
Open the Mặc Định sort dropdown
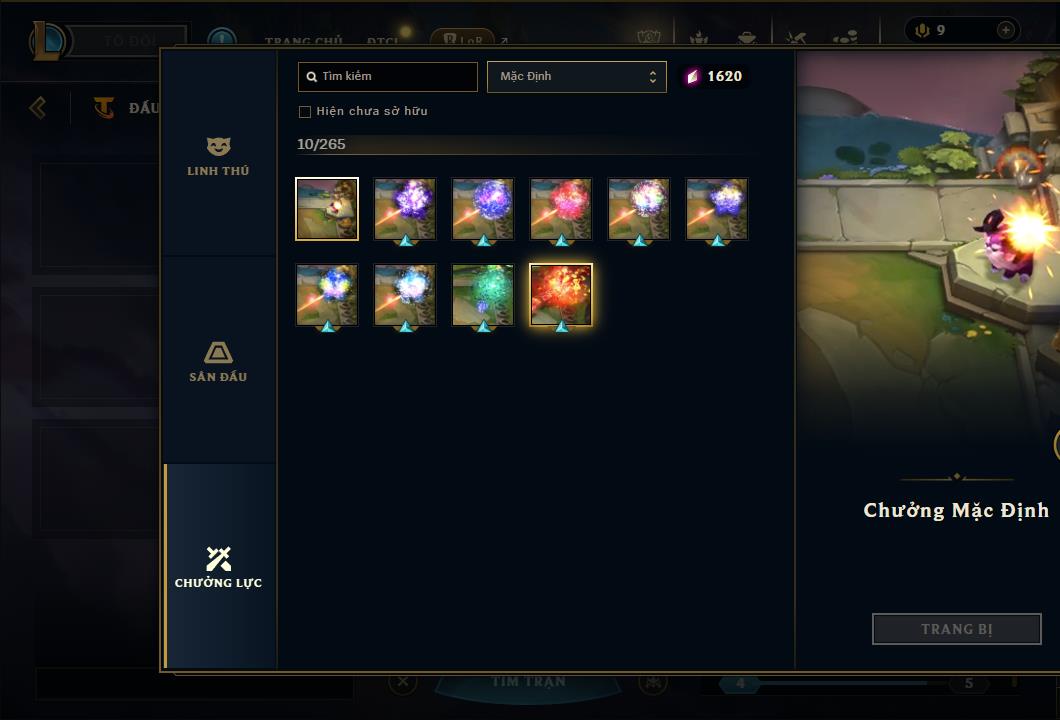click(x=576, y=77)
